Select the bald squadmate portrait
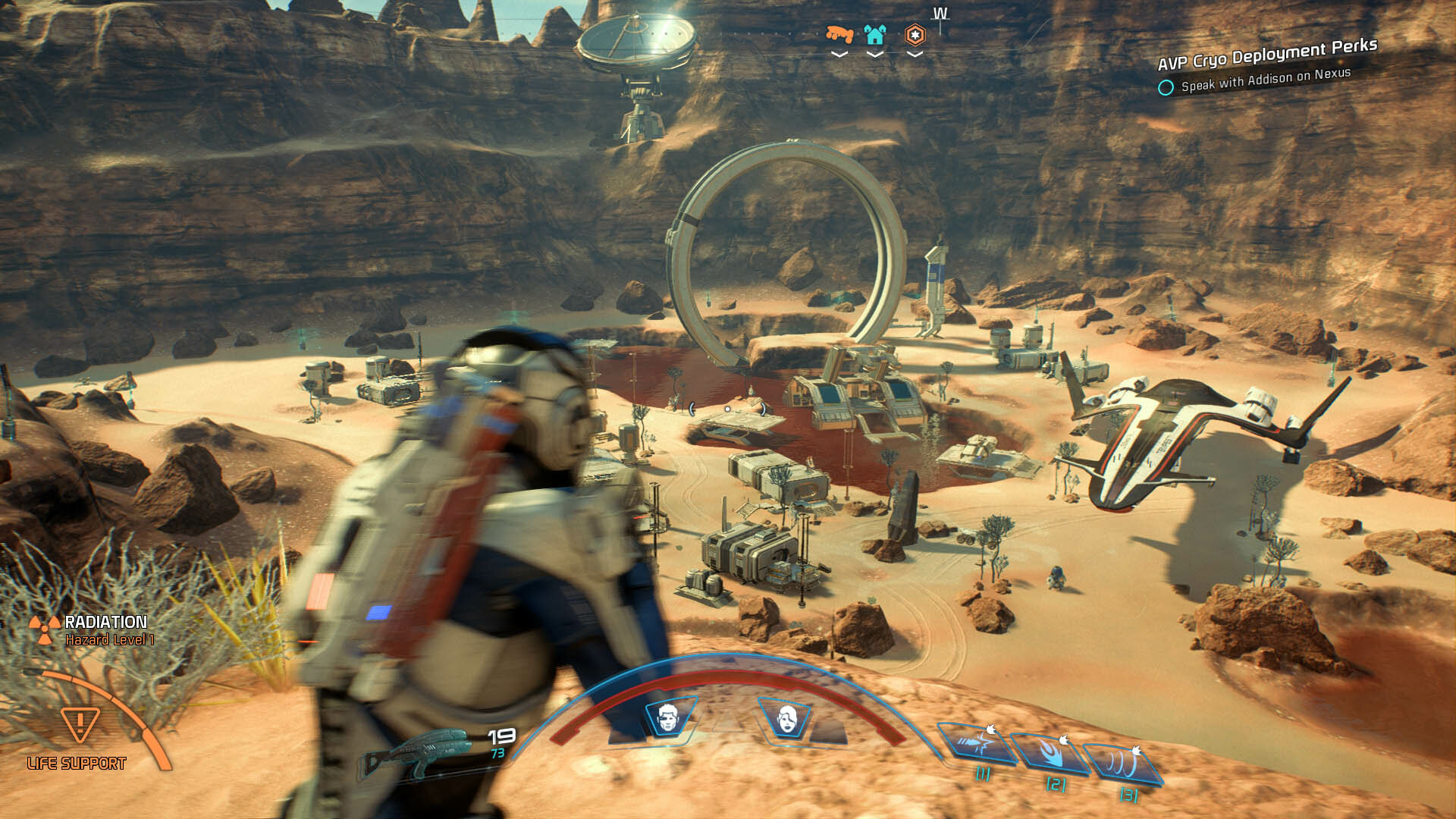 pos(787,717)
